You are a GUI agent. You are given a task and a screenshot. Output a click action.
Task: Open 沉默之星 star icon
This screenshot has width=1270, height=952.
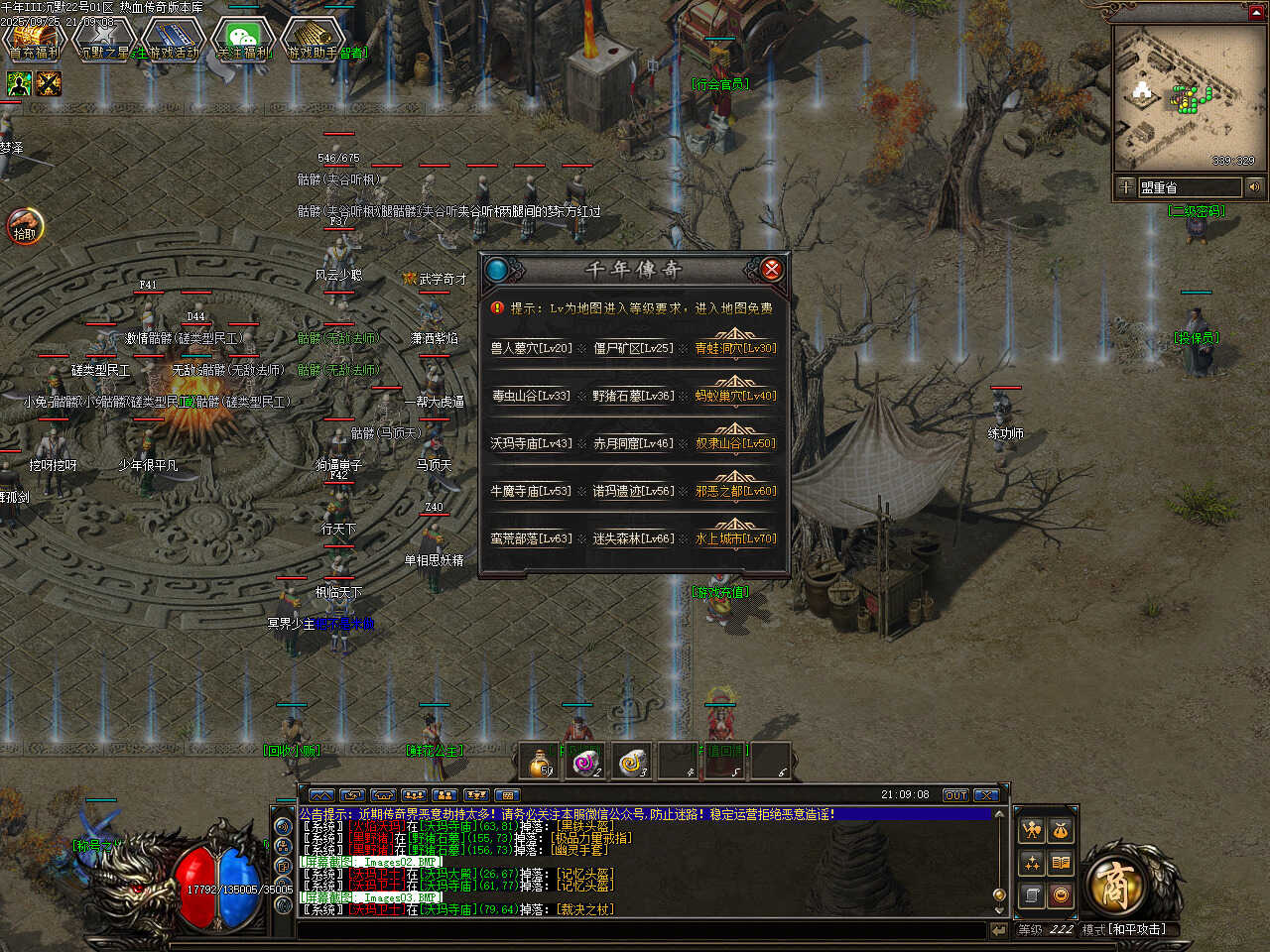pyautogui.click(x=103, y=38)
